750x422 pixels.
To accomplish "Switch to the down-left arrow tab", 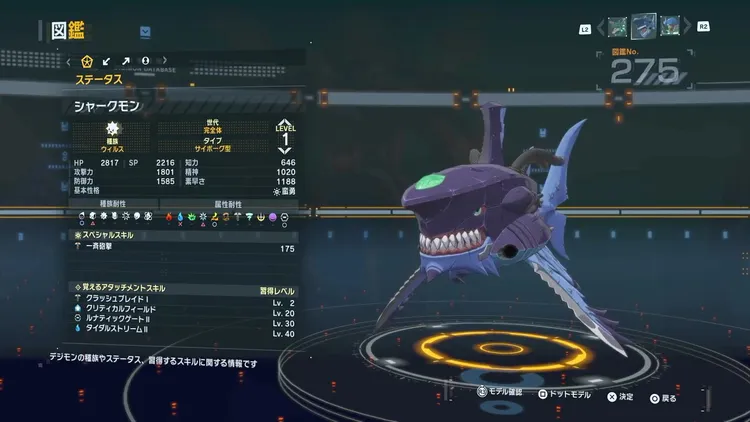I will [106, 61].
